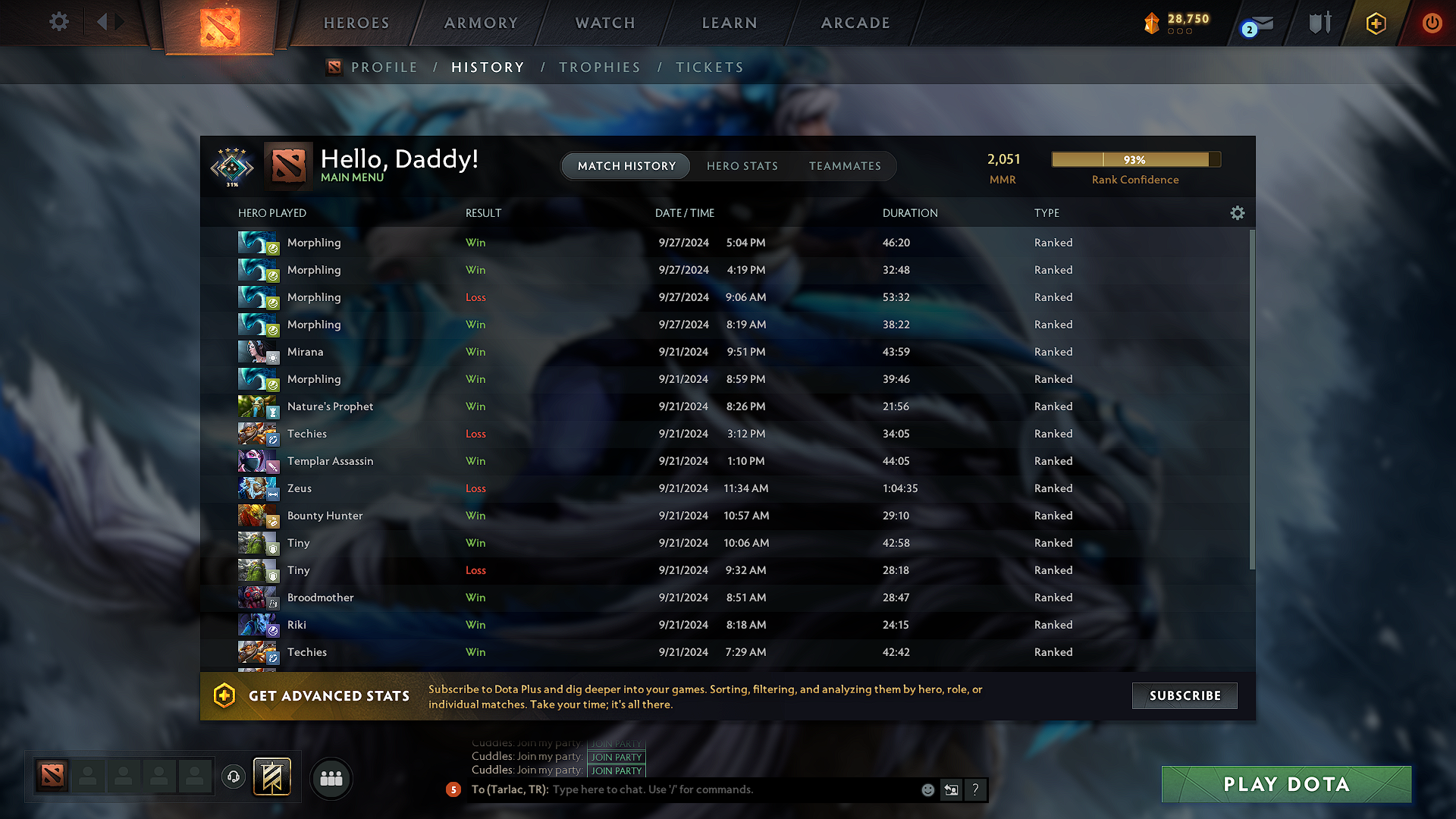
Task: Click the match history filter gear icon
Action: [x=1238, y=213]
